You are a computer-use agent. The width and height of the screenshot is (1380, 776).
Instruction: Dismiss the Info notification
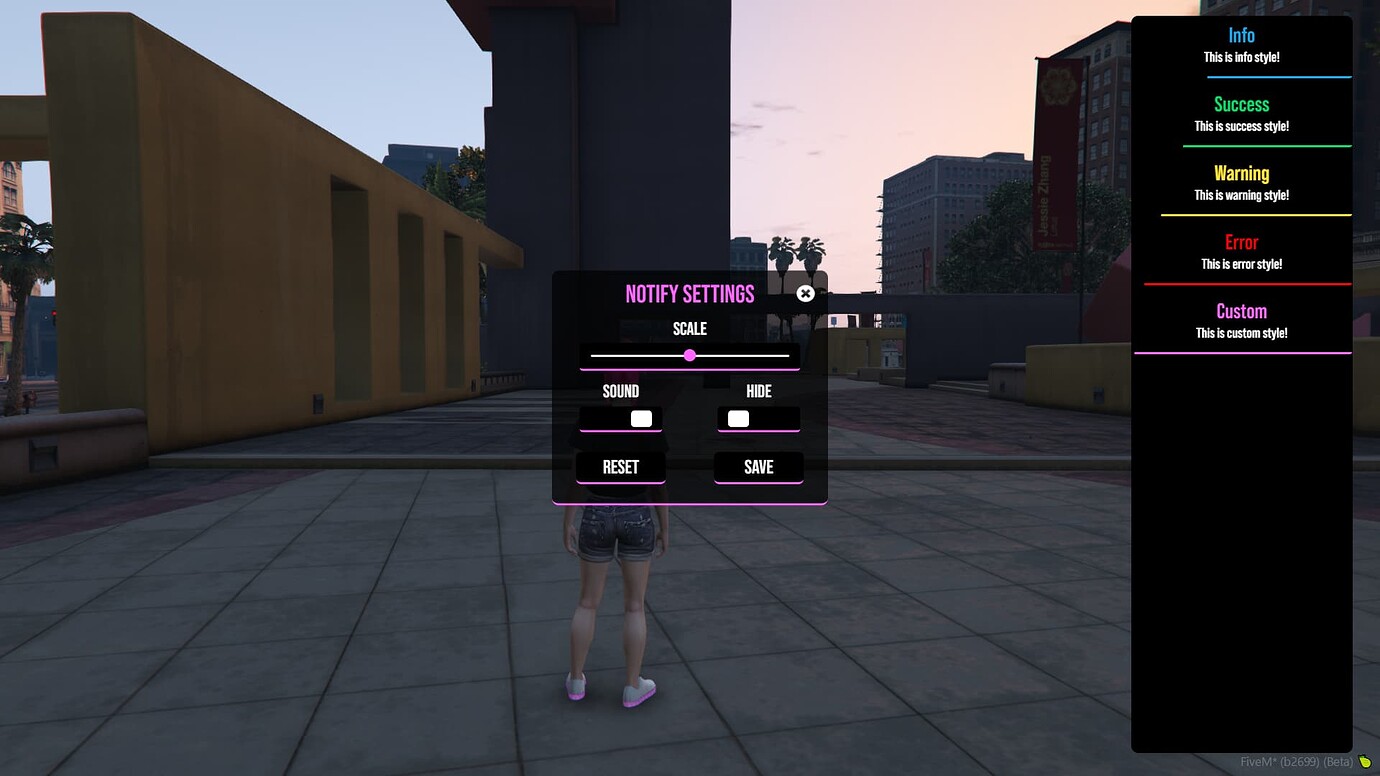(1241, 47)
